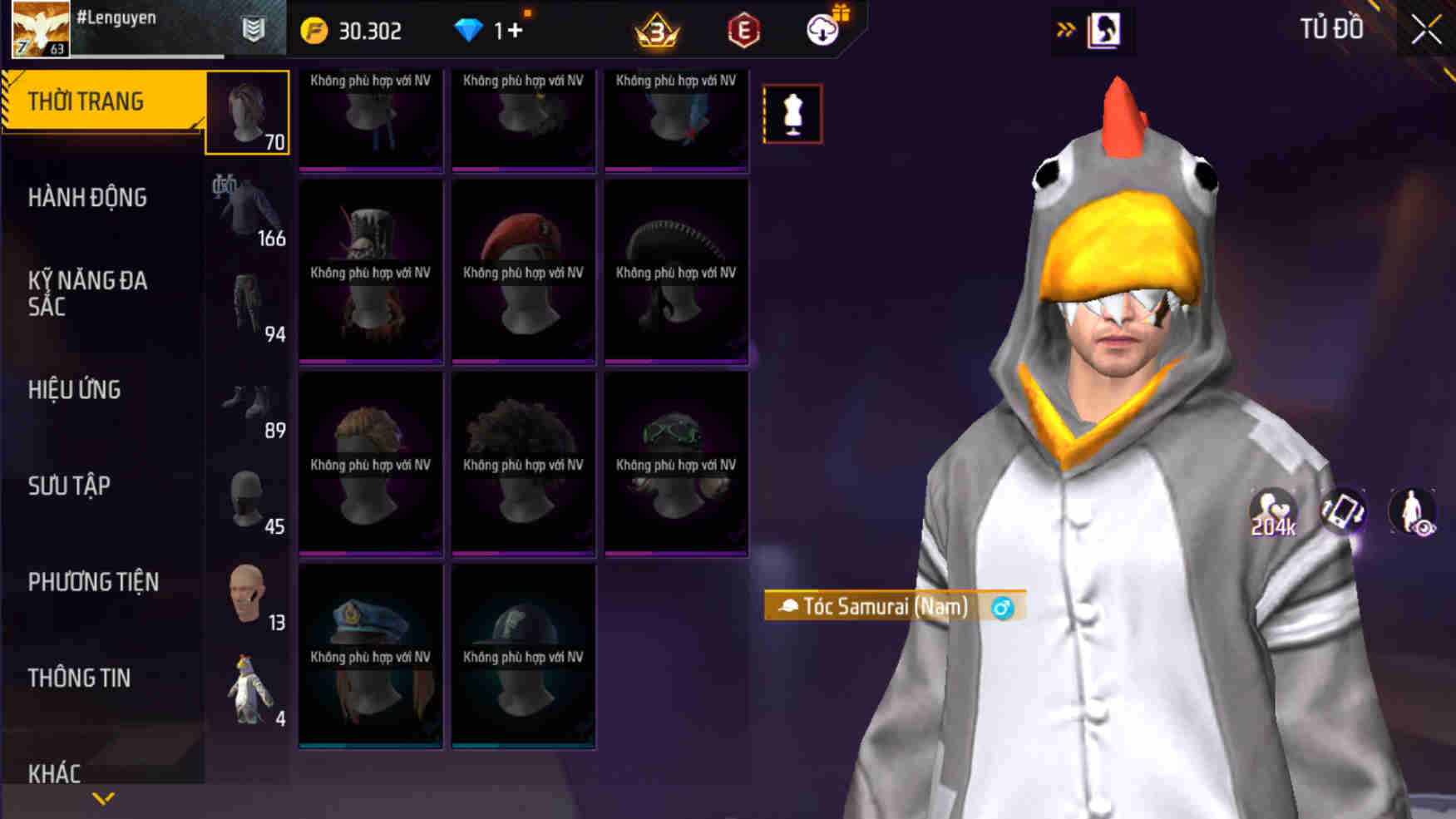Select the mannequin try-on icon
The height and width of the screenshot is (819, 1456).
[792, 114]
